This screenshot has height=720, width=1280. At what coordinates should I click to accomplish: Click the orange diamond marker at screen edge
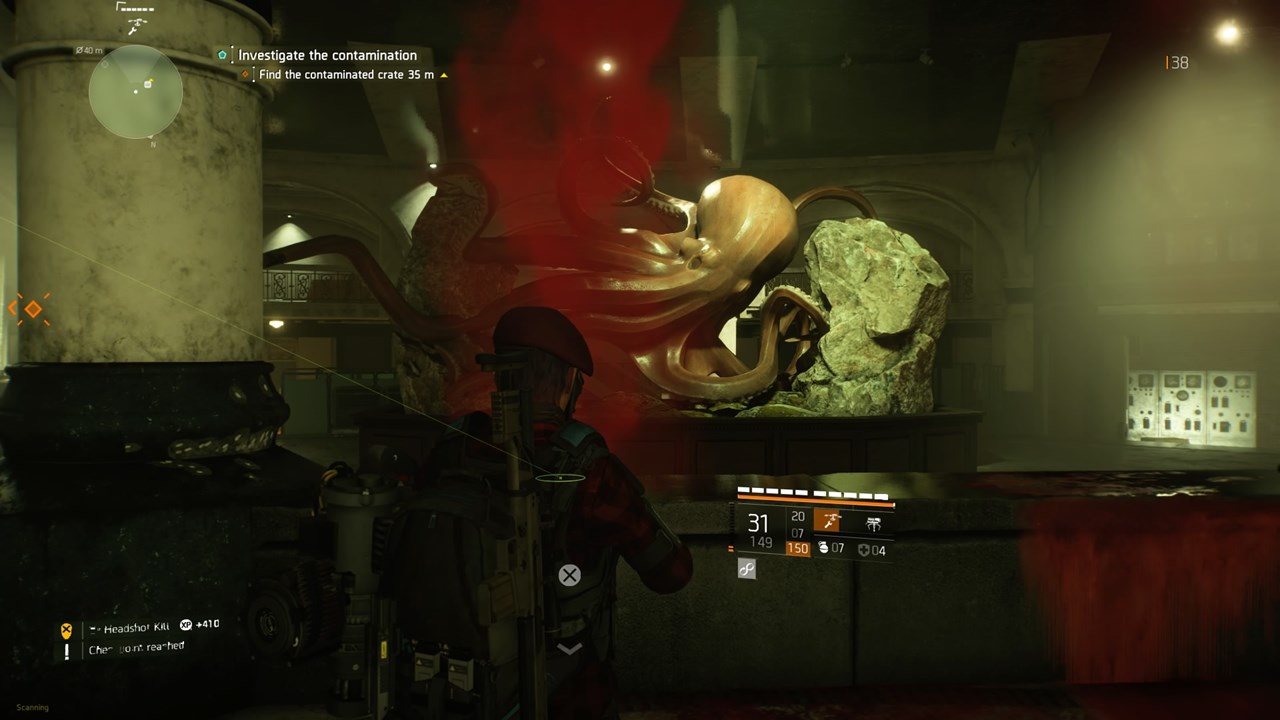click(32, 309)
